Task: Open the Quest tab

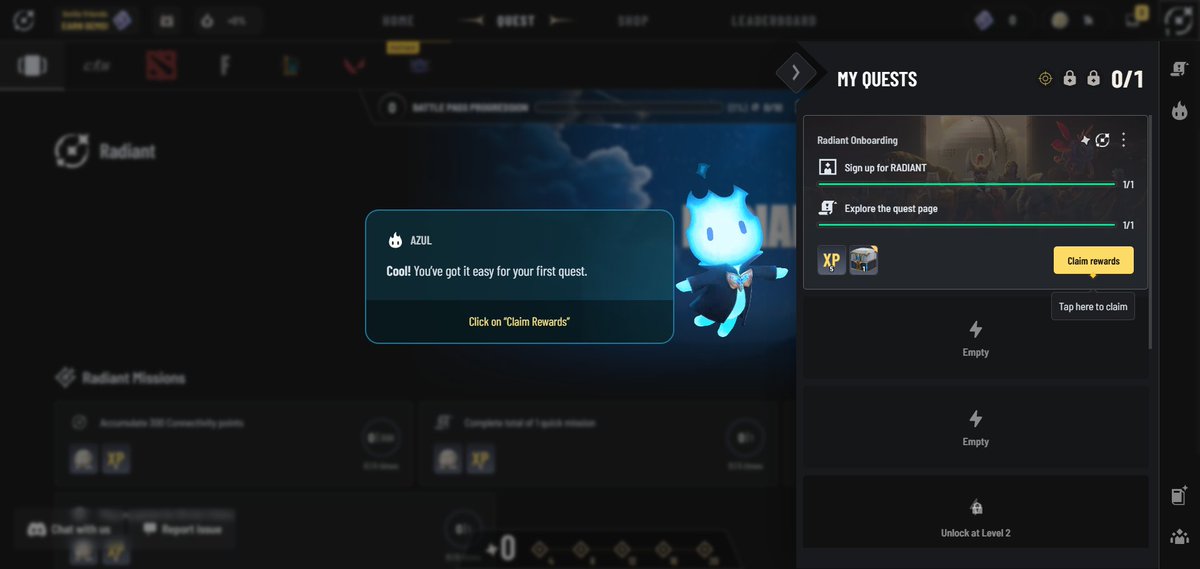Action: (515, 20)
